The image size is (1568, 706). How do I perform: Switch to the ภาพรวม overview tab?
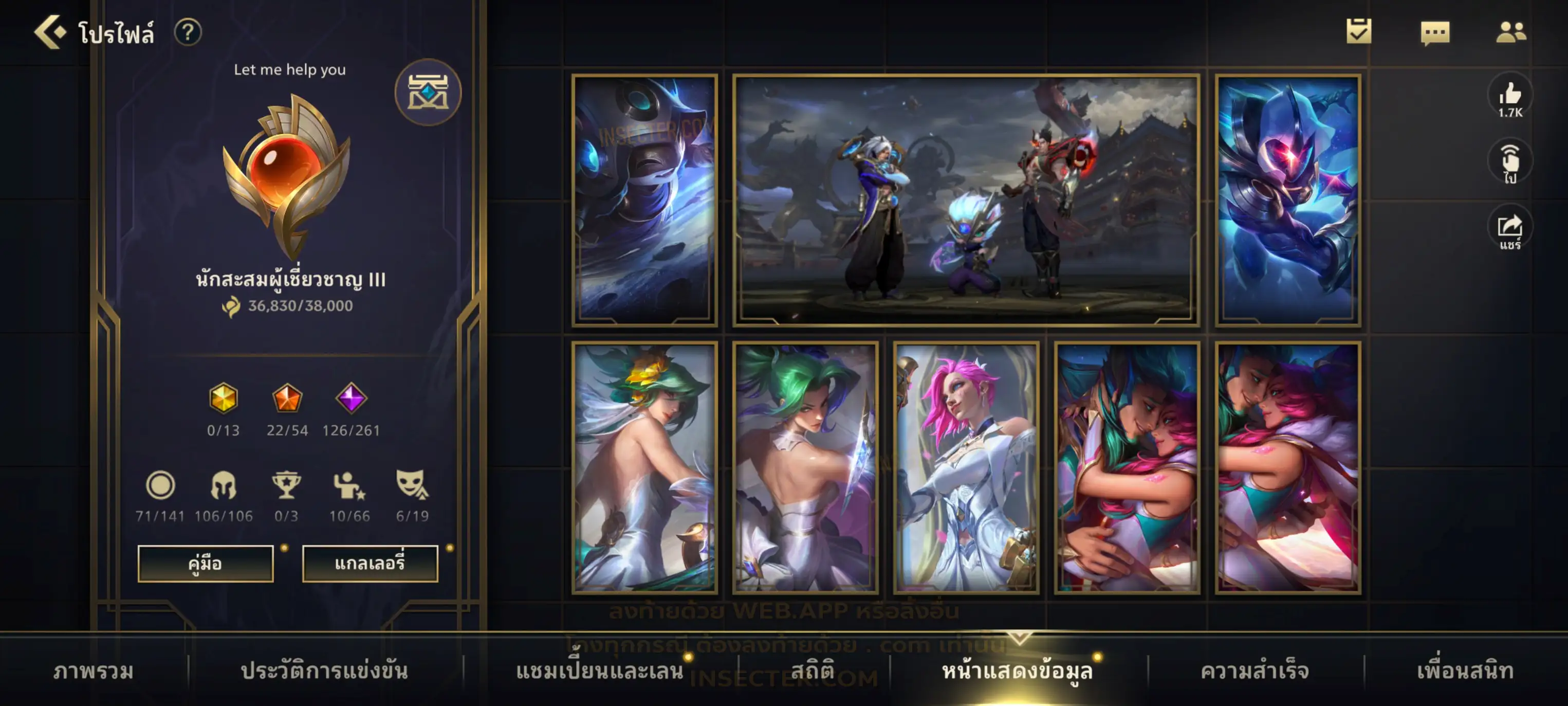point(93,671)
